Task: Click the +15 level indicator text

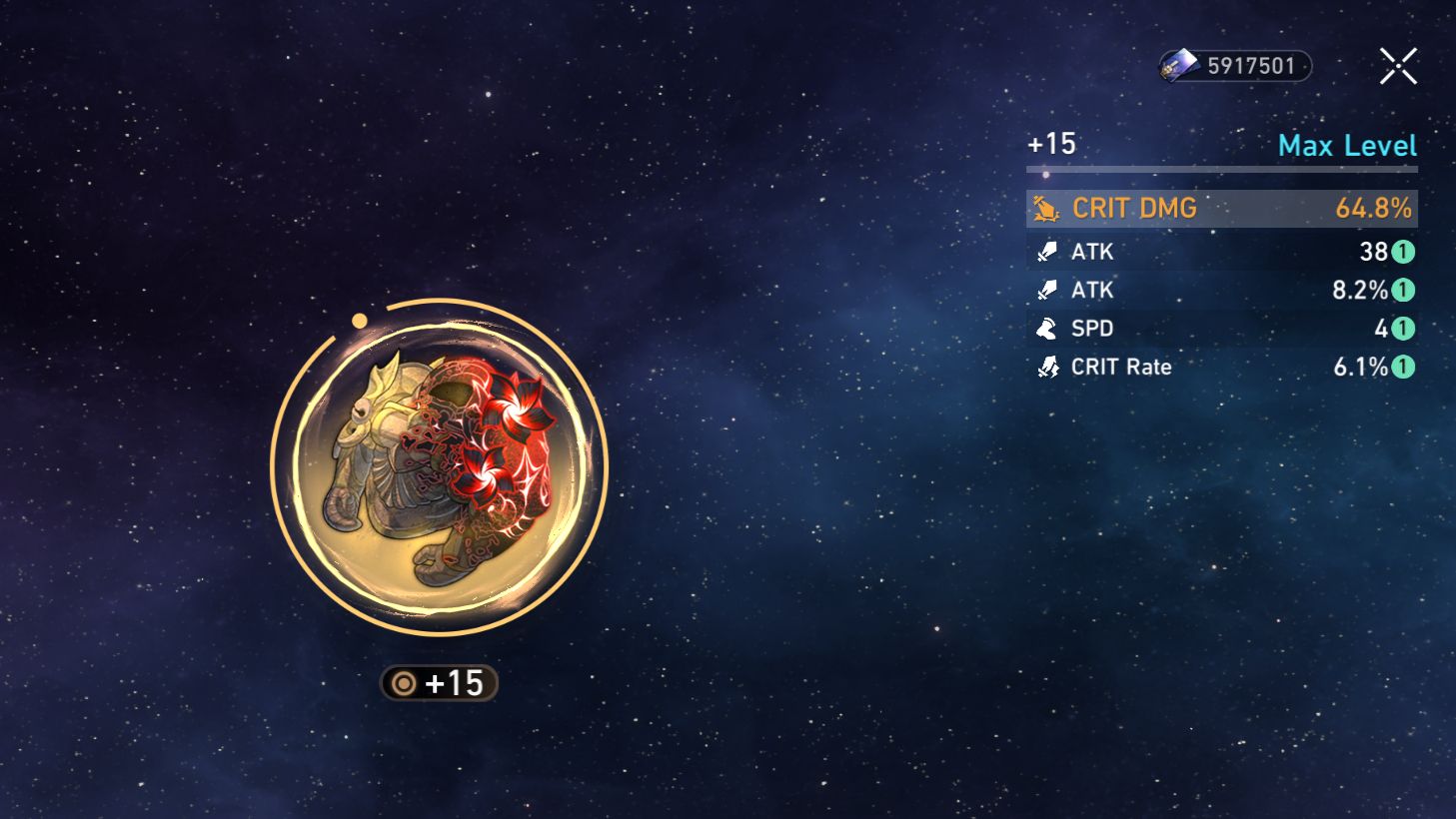Action: (1051, 144)
